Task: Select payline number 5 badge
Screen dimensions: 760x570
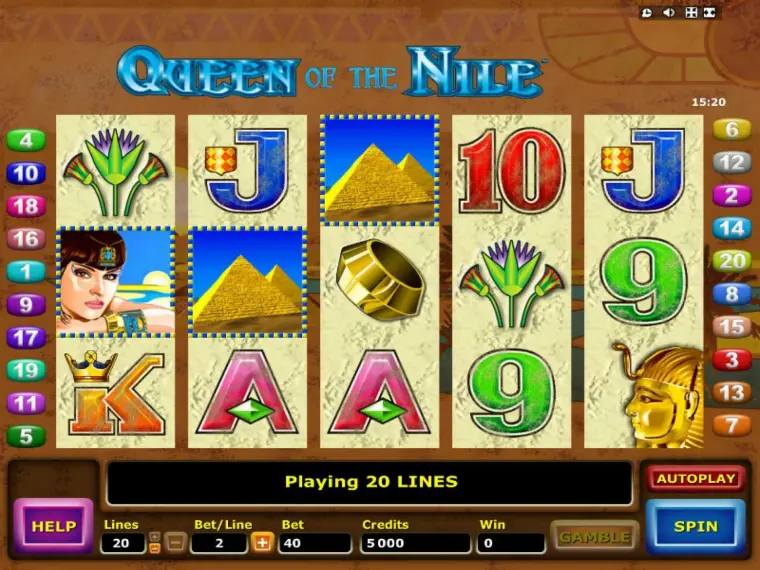Action: pyautogui.click(x=26, y=436)
